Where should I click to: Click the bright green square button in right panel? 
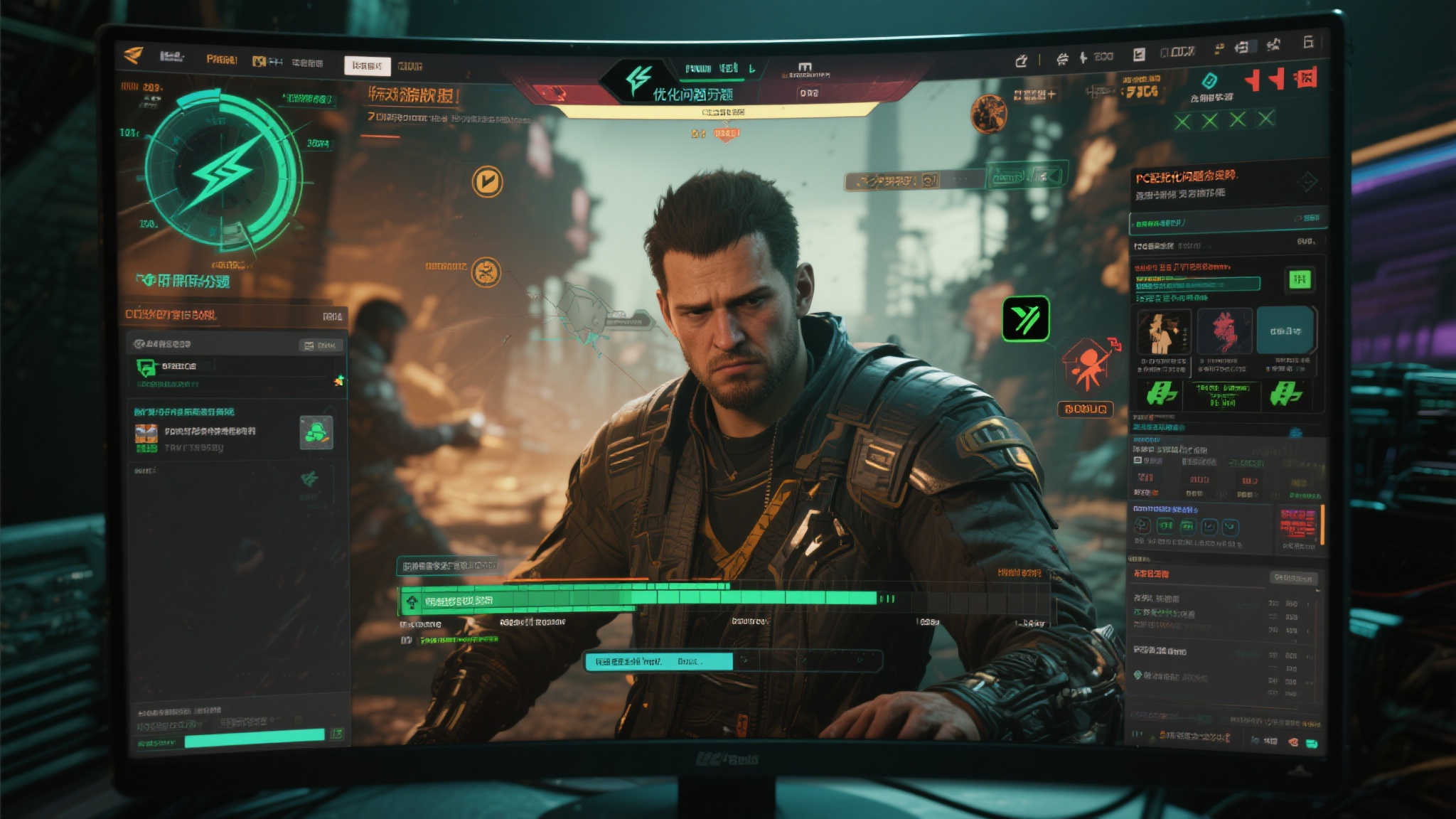point(1300,279)
